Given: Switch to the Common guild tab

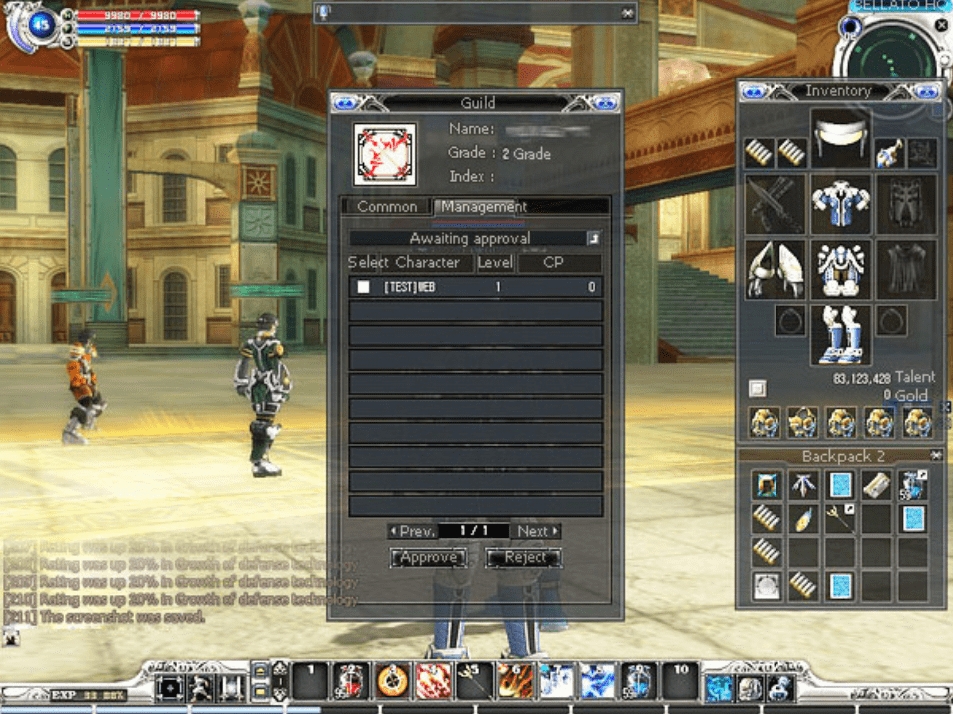Looking at the screenshot, I should (x=387, y=207).
